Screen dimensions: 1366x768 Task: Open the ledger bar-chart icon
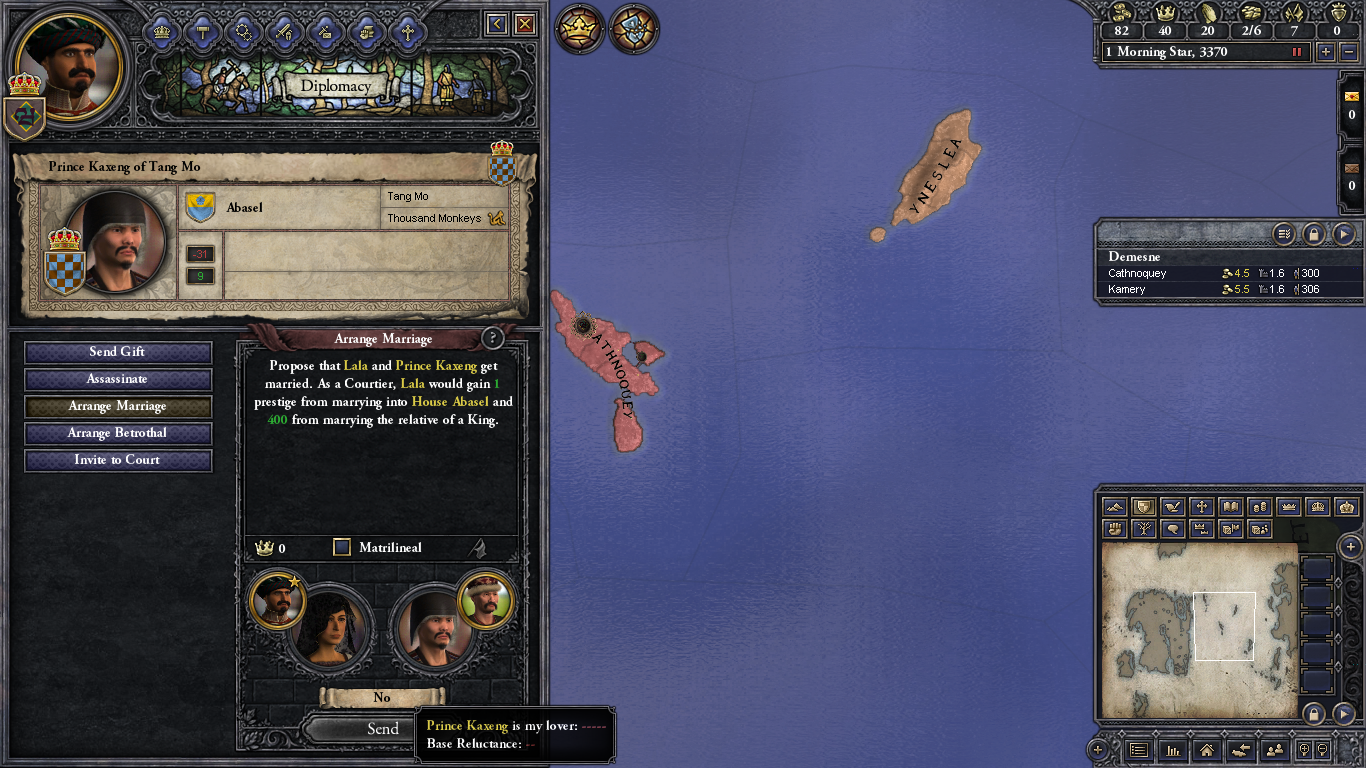tap(1174, 750)
